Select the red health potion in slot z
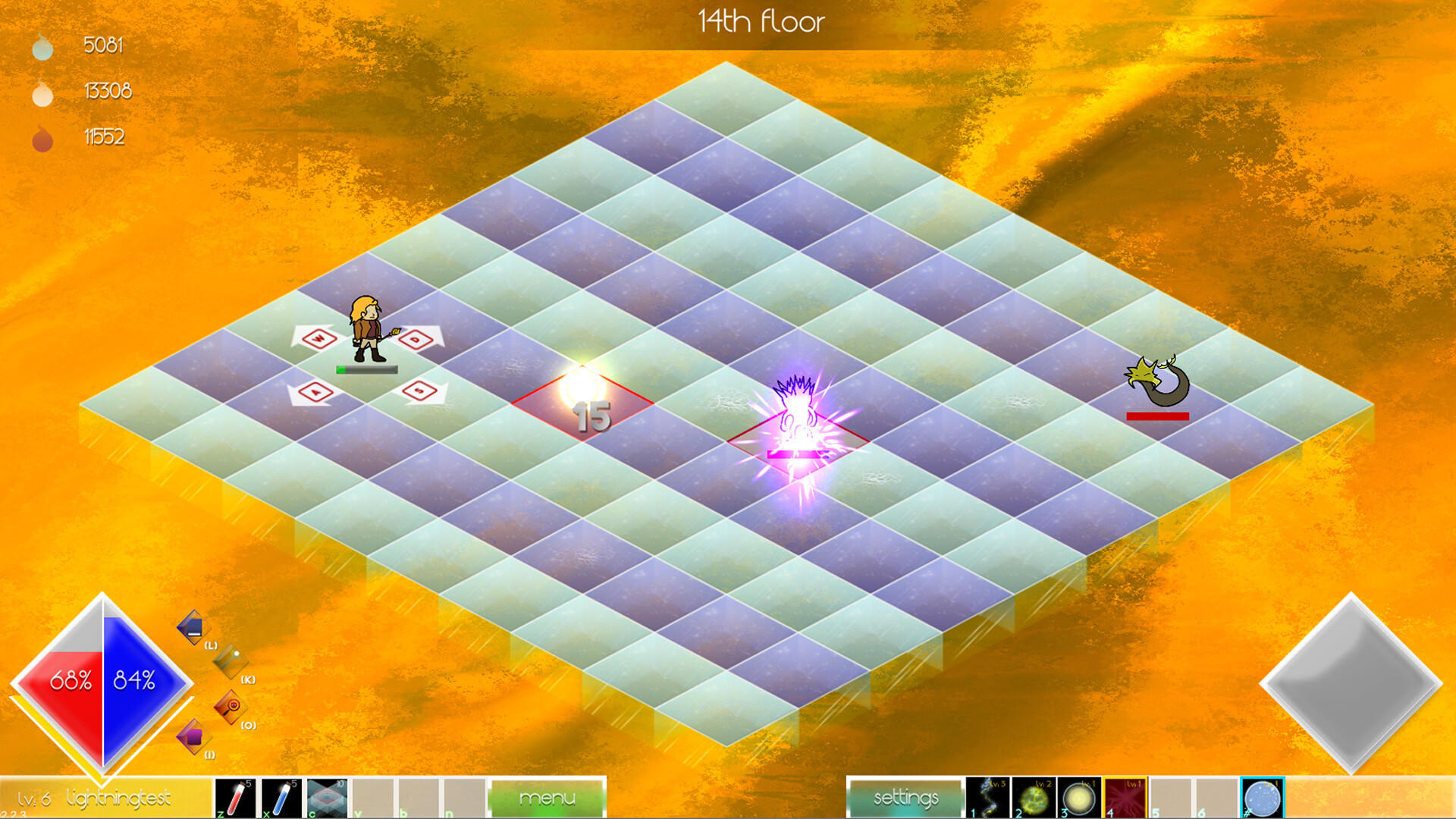 point(234,797)
